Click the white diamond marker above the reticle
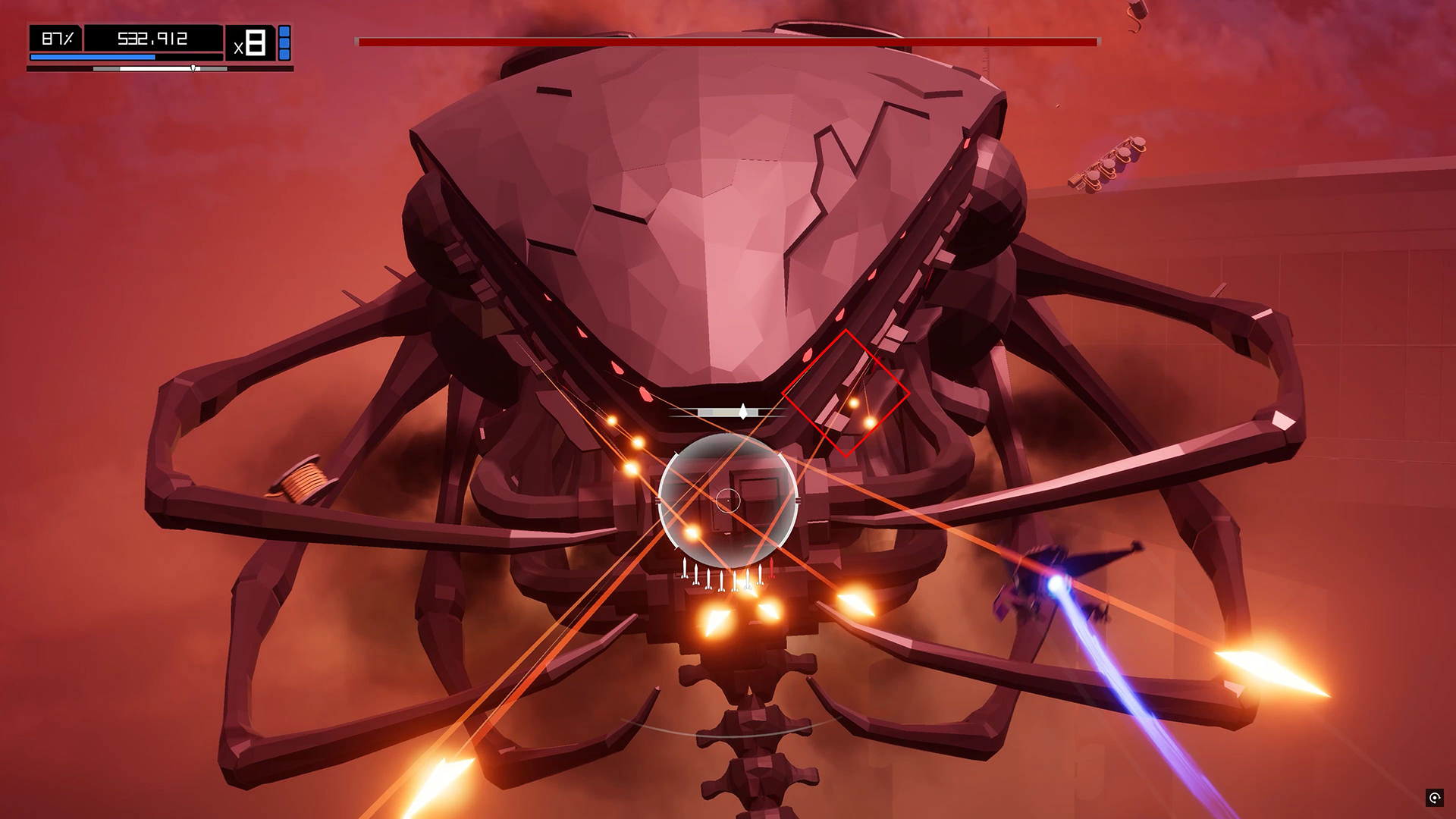Viewport: 1456px width, 819px height. click(x=742, y=410)
